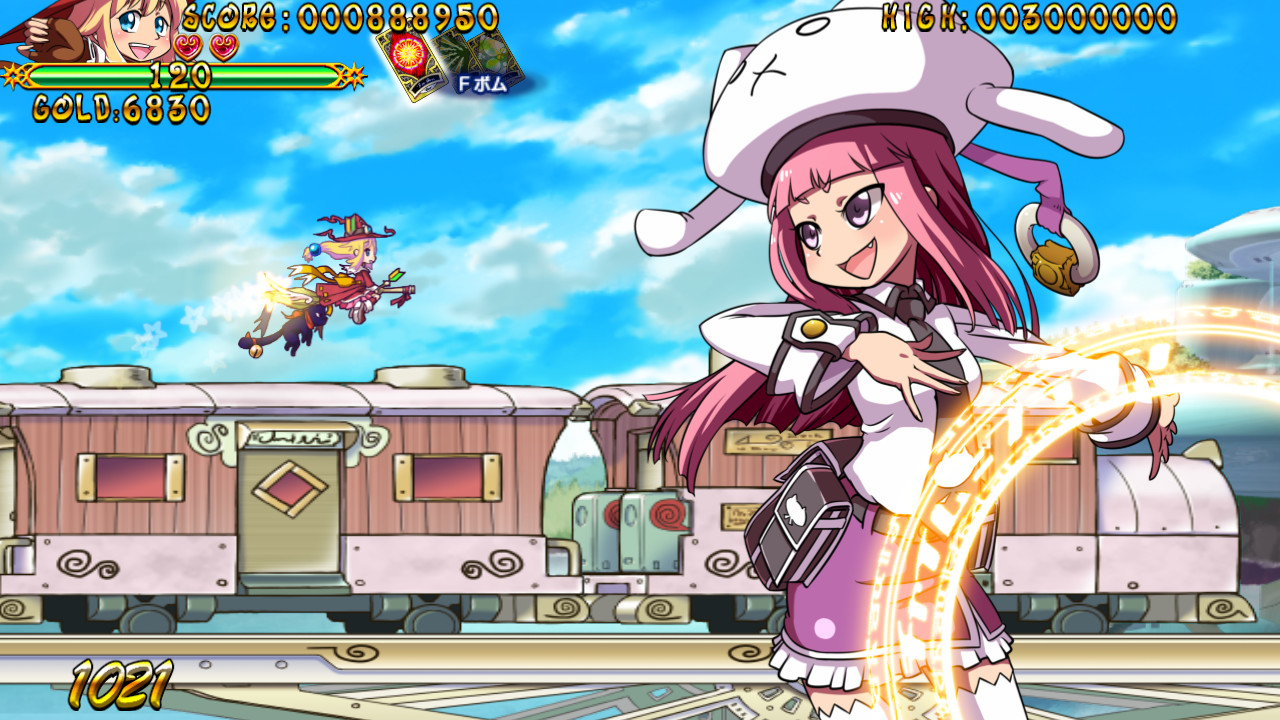Click the rightmost bubble-patterned magic card
1280x720 pixels.
495,55
